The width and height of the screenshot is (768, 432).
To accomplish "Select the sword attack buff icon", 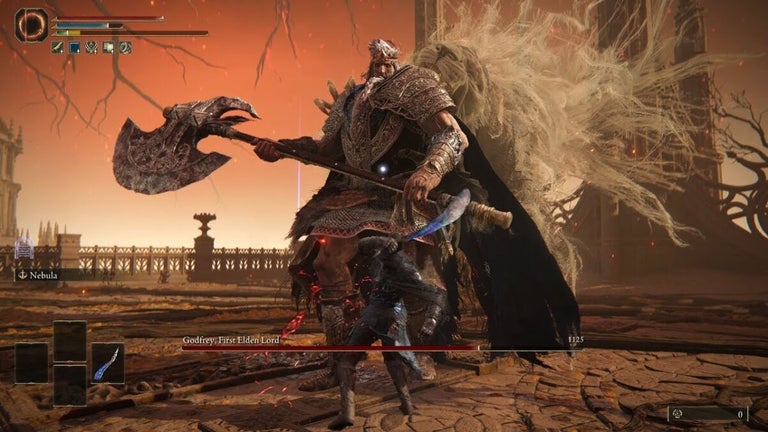I will (58, 47).
